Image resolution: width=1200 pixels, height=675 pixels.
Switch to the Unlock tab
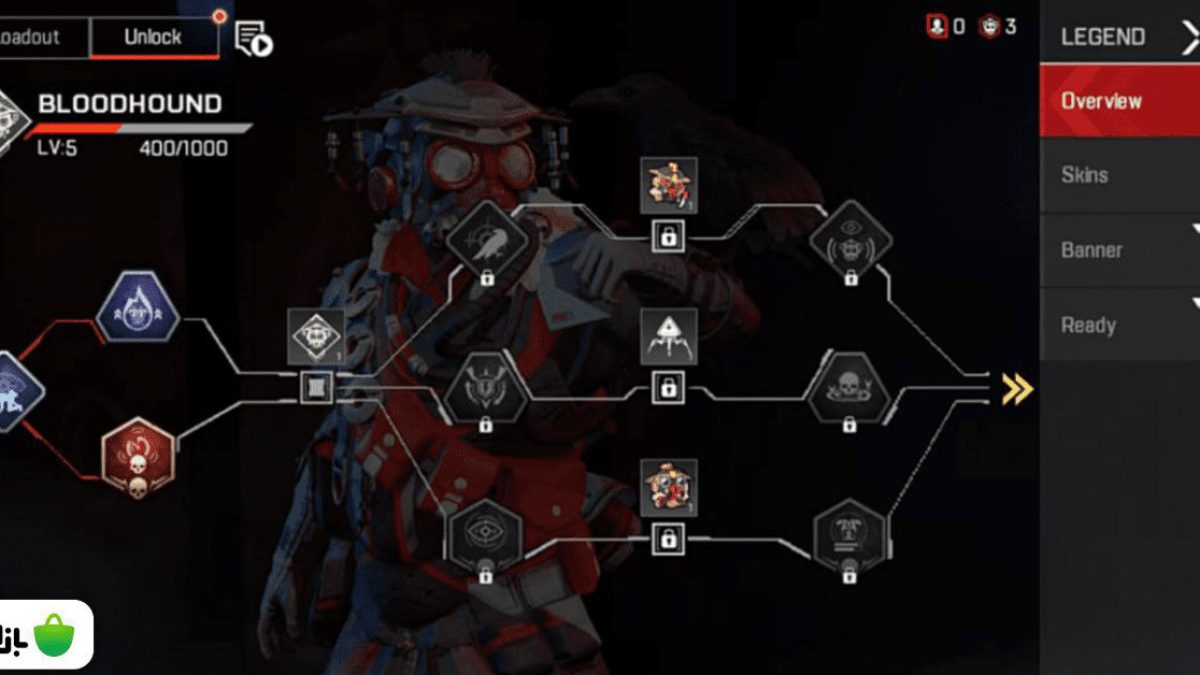click(x=153, y=37)
